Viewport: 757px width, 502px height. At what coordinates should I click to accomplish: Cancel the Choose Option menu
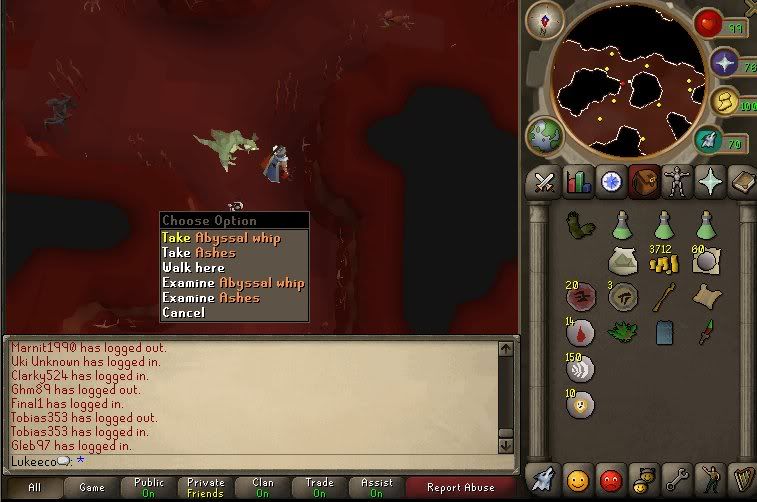[183, 313]
